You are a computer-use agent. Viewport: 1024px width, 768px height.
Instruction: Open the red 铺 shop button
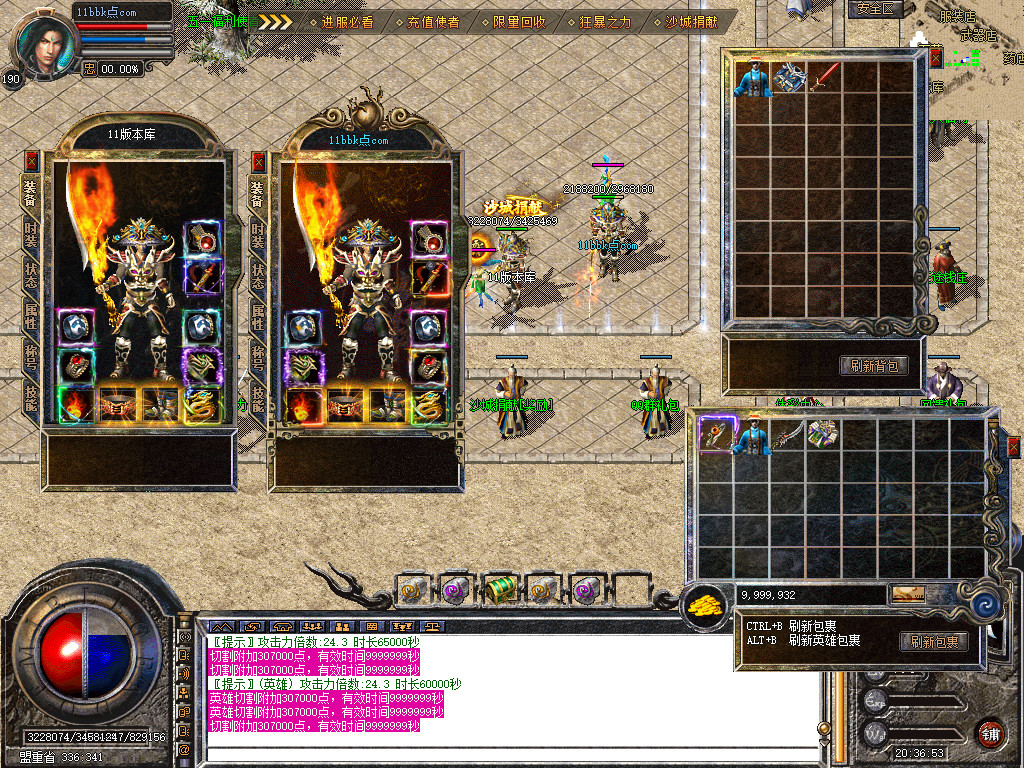point(990,731)
